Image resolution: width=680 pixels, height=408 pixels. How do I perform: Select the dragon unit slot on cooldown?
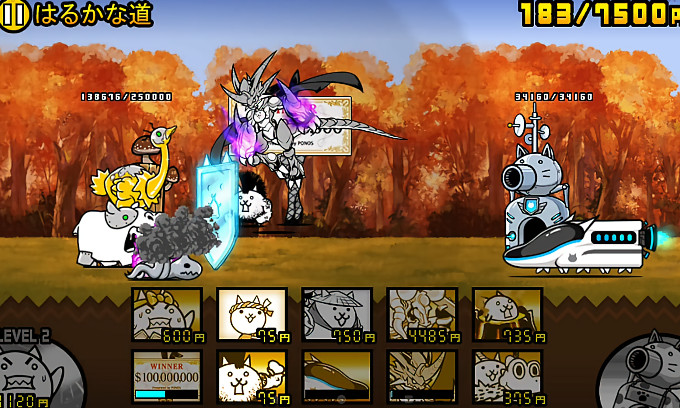tap(422, 376)
